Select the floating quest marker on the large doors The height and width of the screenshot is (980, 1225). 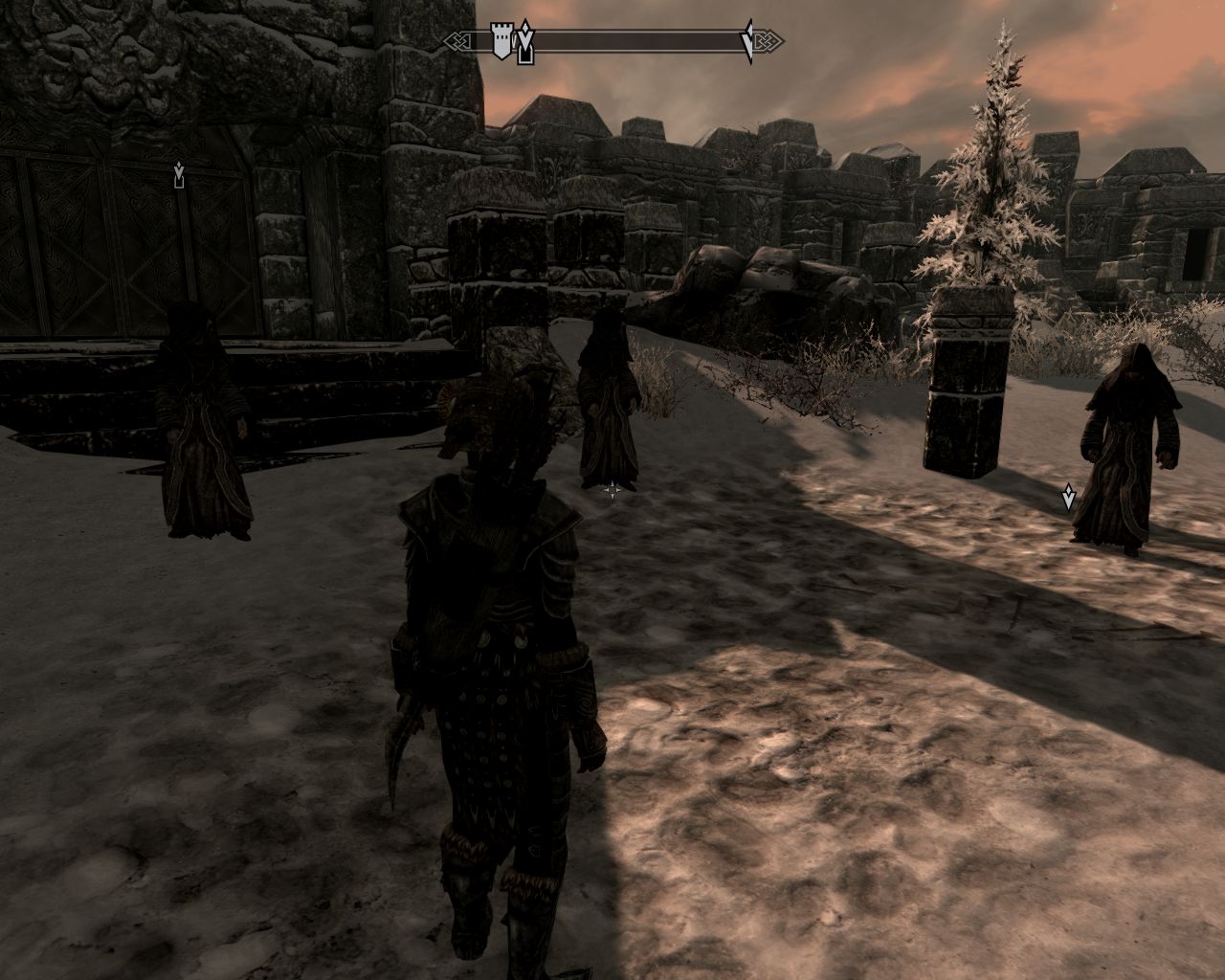179,175
